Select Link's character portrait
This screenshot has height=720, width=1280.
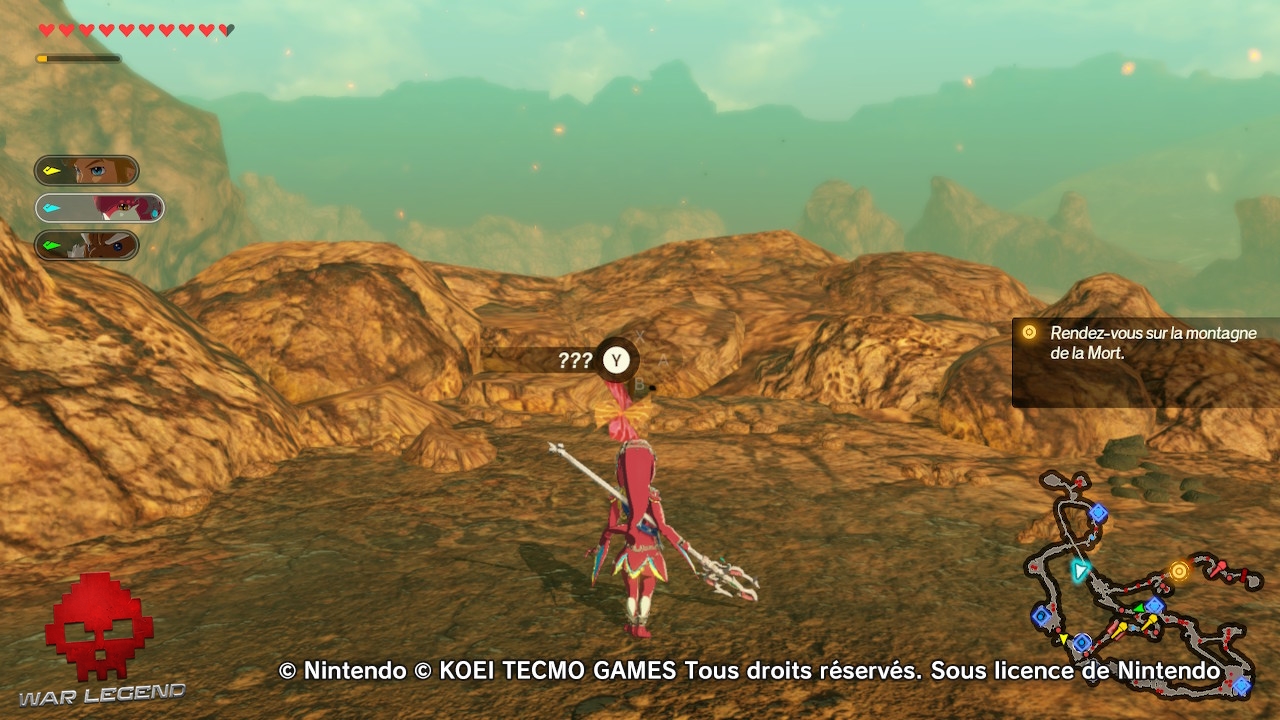(88, 170)
